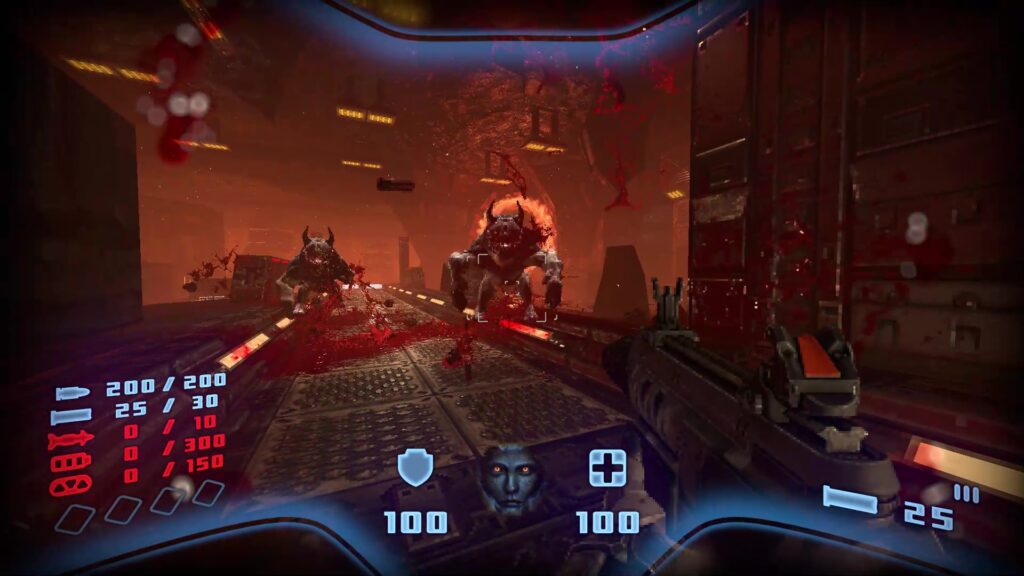Click the red oval chaos ammo icon

[x=72, y=483]
